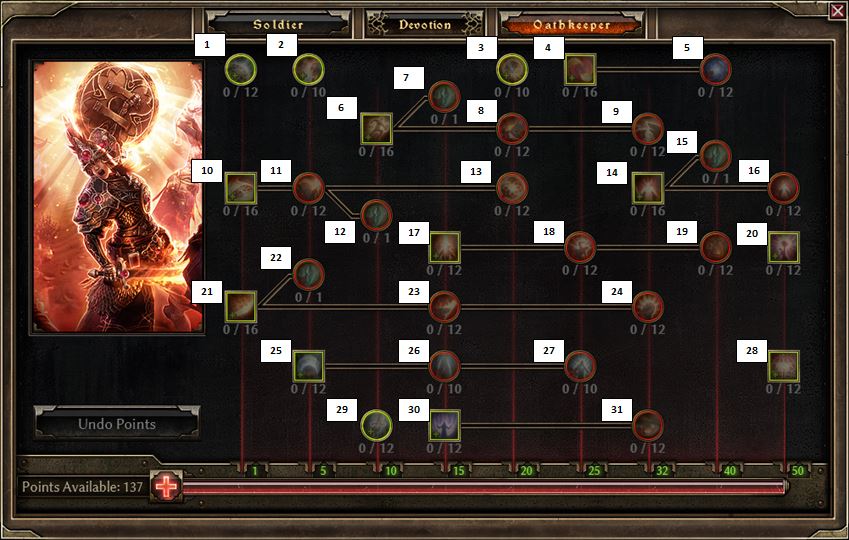849x540 pixels.
Task: Select the purple square skill icon numbered 30
Action: [x=444, y=425]
